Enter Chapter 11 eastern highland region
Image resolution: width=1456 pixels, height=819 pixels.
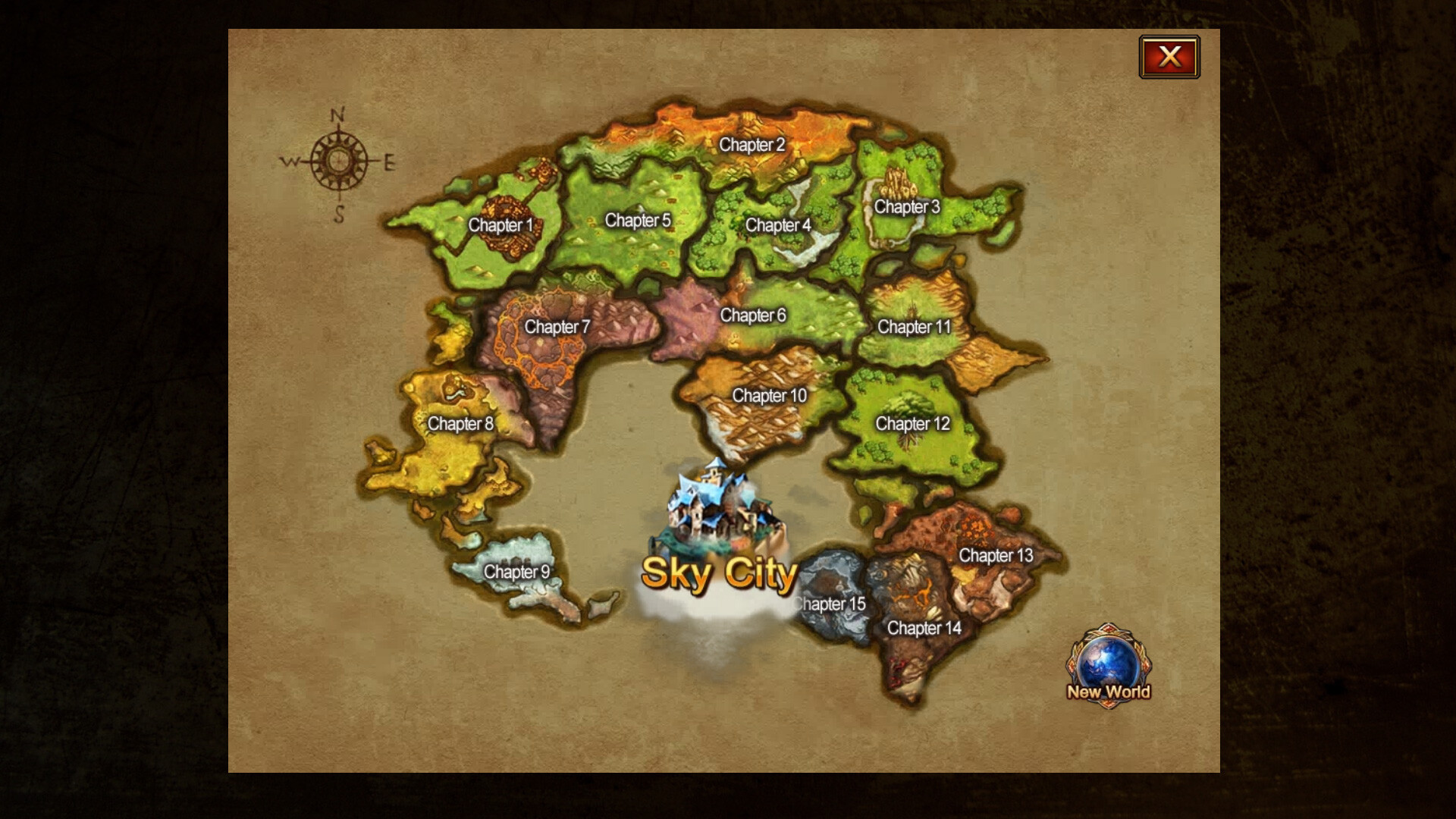click(x=913, y=328)
